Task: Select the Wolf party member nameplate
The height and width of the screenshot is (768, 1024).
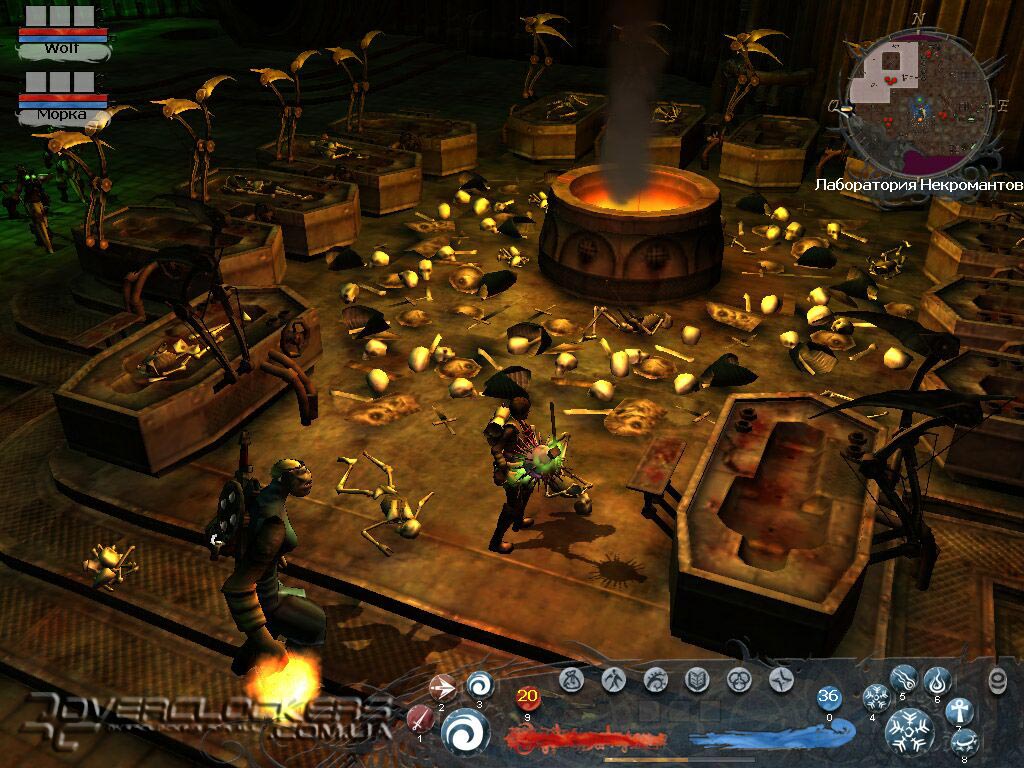Action: 62,47
